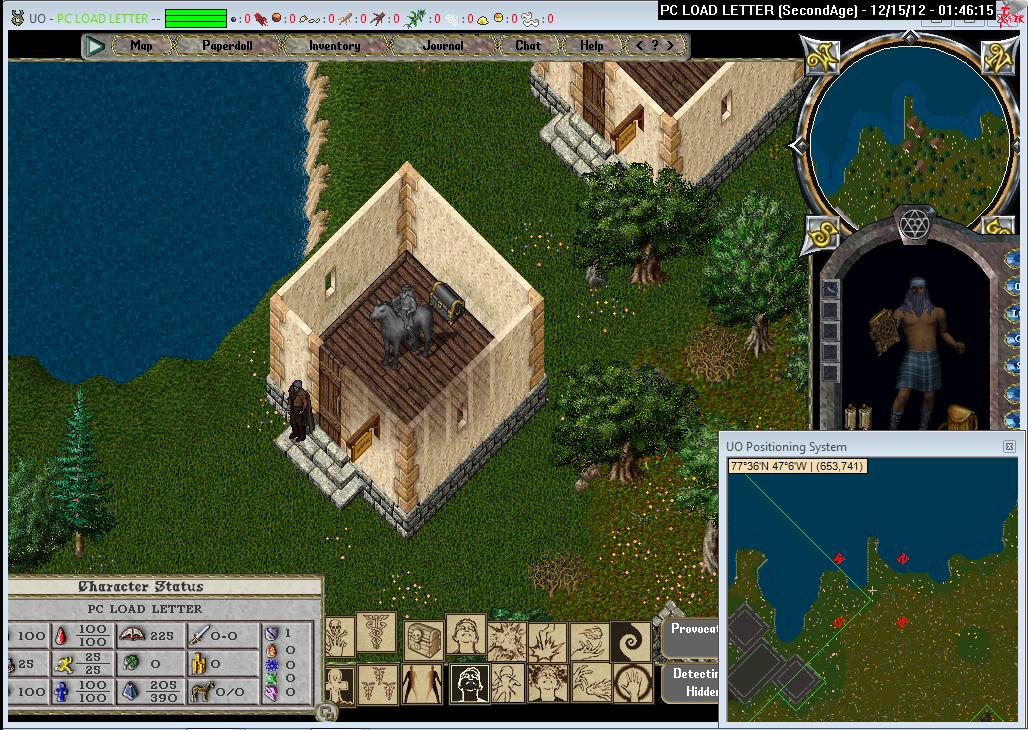Open the Help menu

[x=592, y=46]
